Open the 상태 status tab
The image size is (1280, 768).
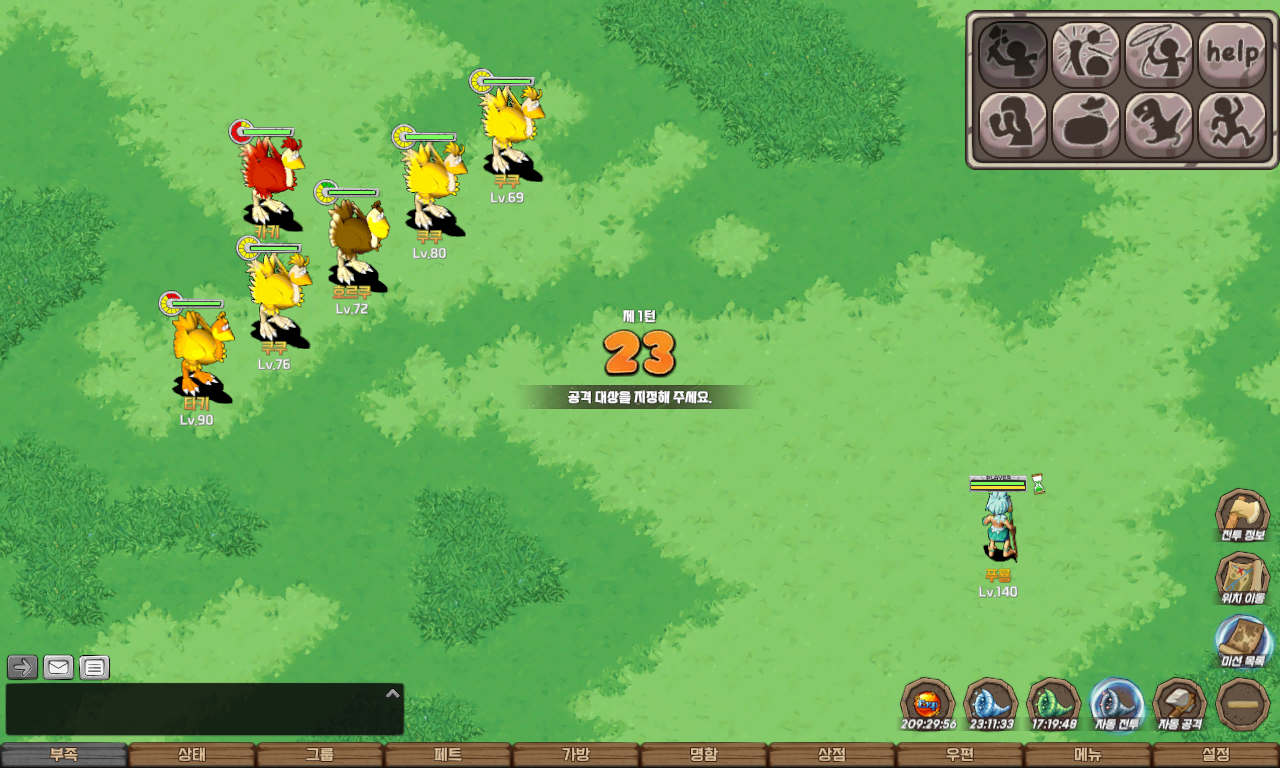[x=192, y=755]
